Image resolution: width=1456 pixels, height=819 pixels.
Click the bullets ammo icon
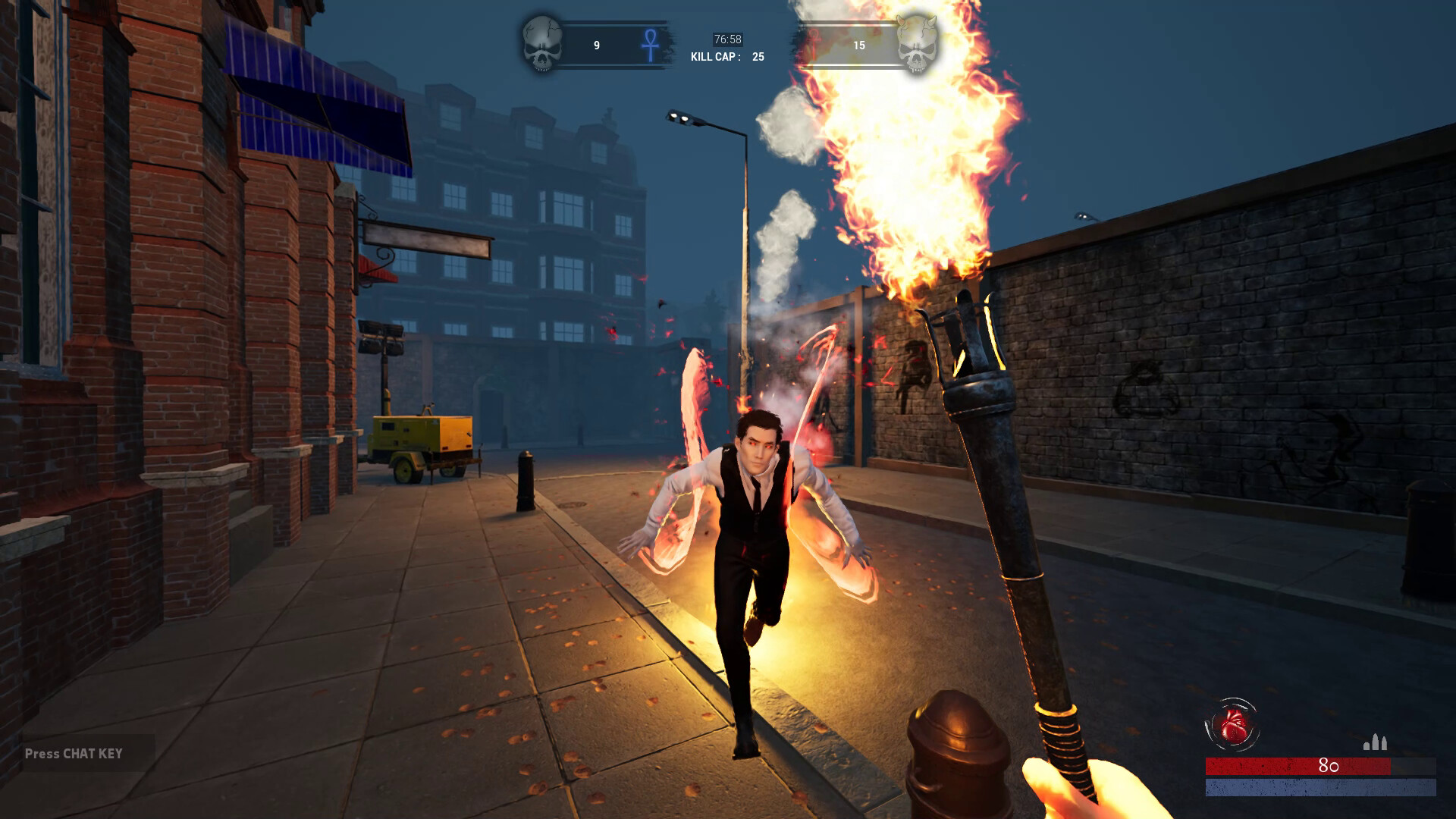click(1375, 742)
